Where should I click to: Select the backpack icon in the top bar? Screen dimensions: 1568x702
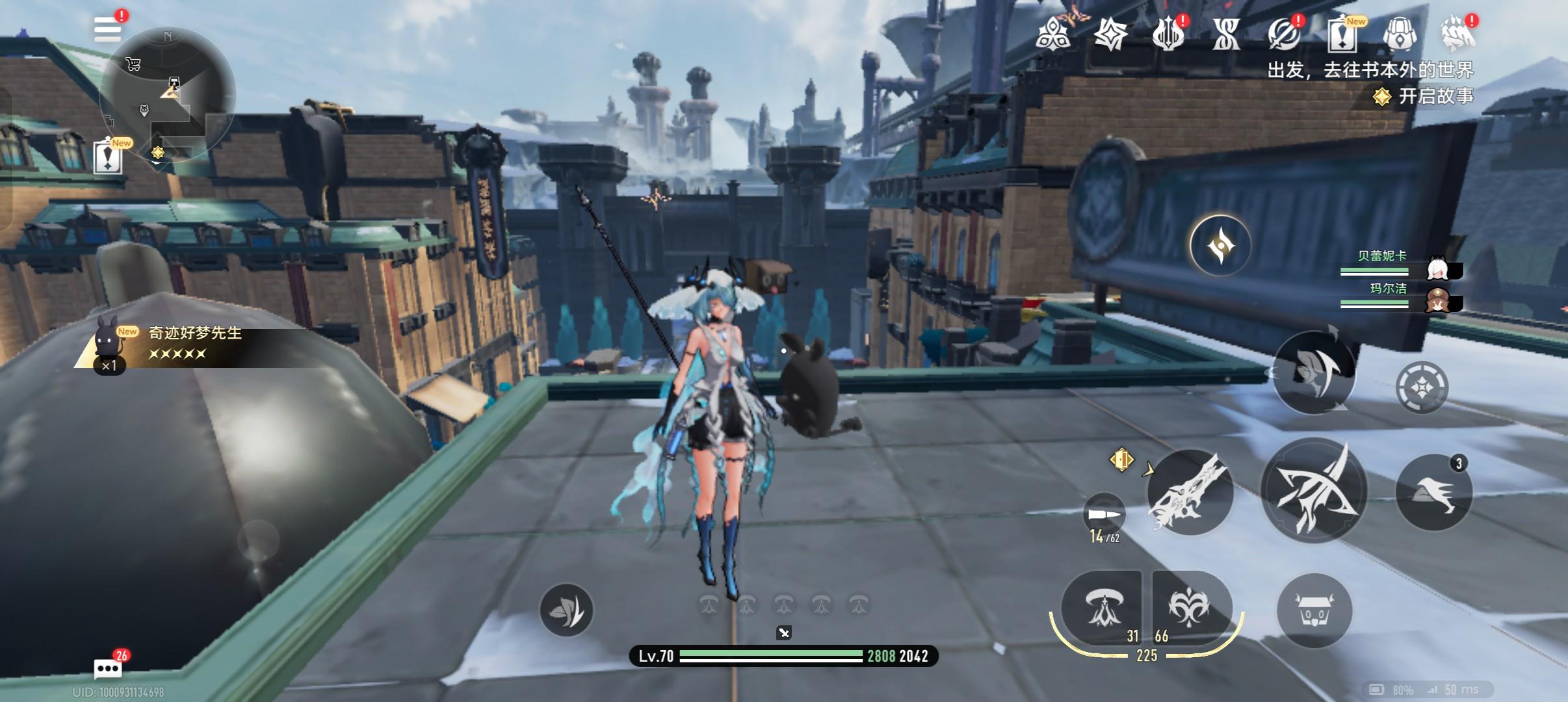click(1400, 34)
